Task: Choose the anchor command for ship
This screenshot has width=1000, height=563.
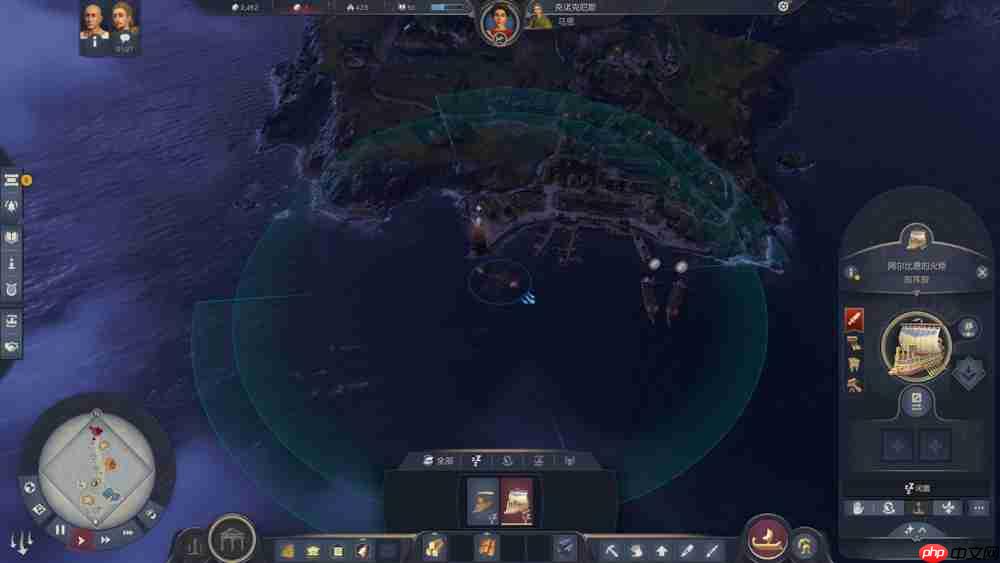Action: [x=919, y=508]
